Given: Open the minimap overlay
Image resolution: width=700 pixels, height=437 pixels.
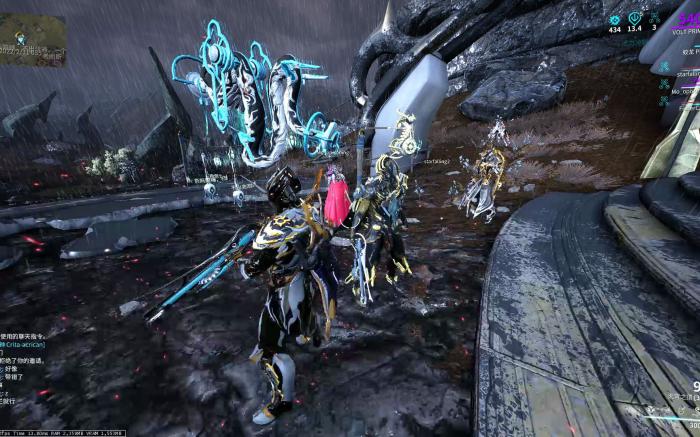Looking at the screenshot, I should (x=32, y=40).
